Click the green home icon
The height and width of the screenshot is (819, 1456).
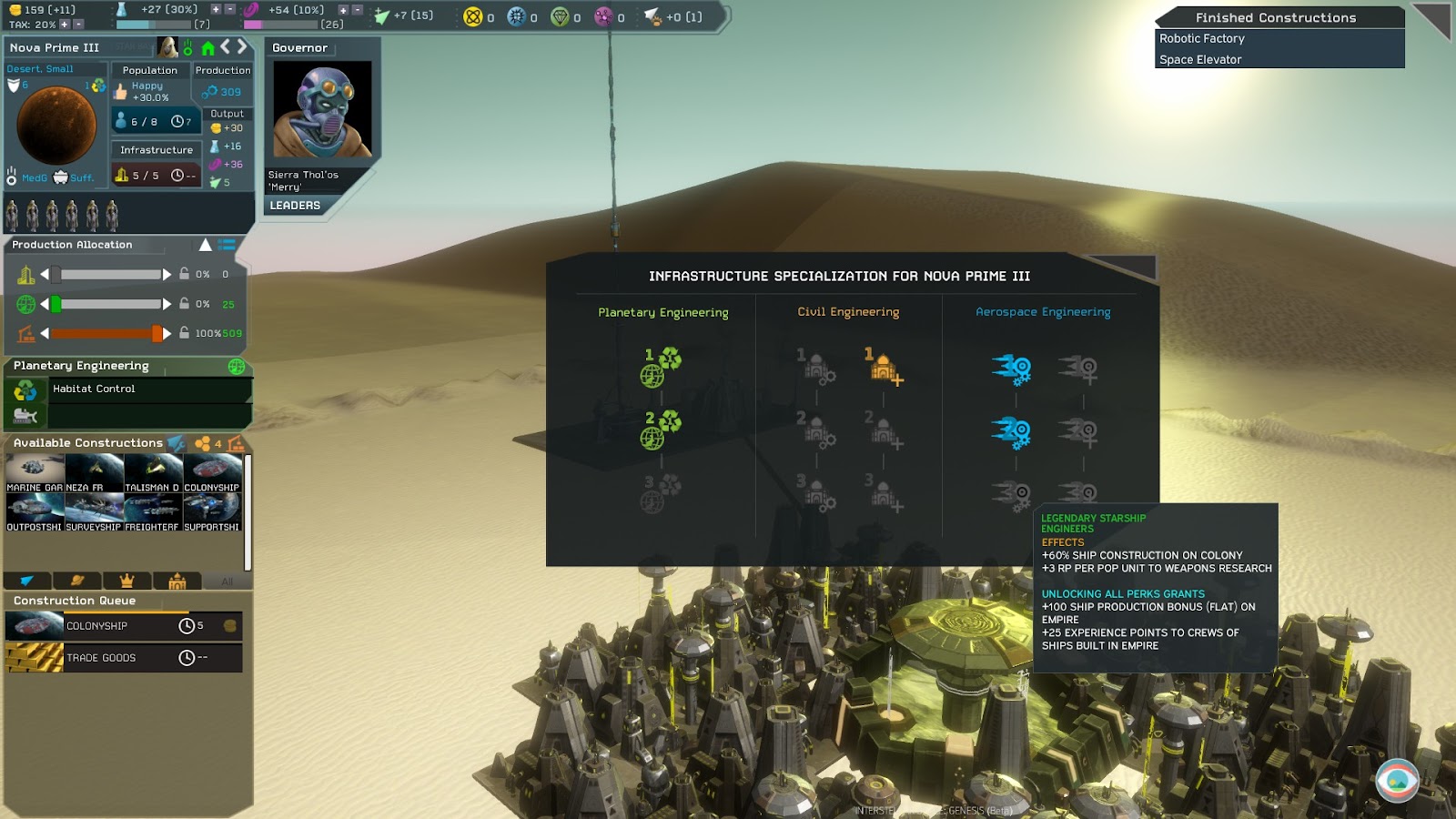[207, 47]
